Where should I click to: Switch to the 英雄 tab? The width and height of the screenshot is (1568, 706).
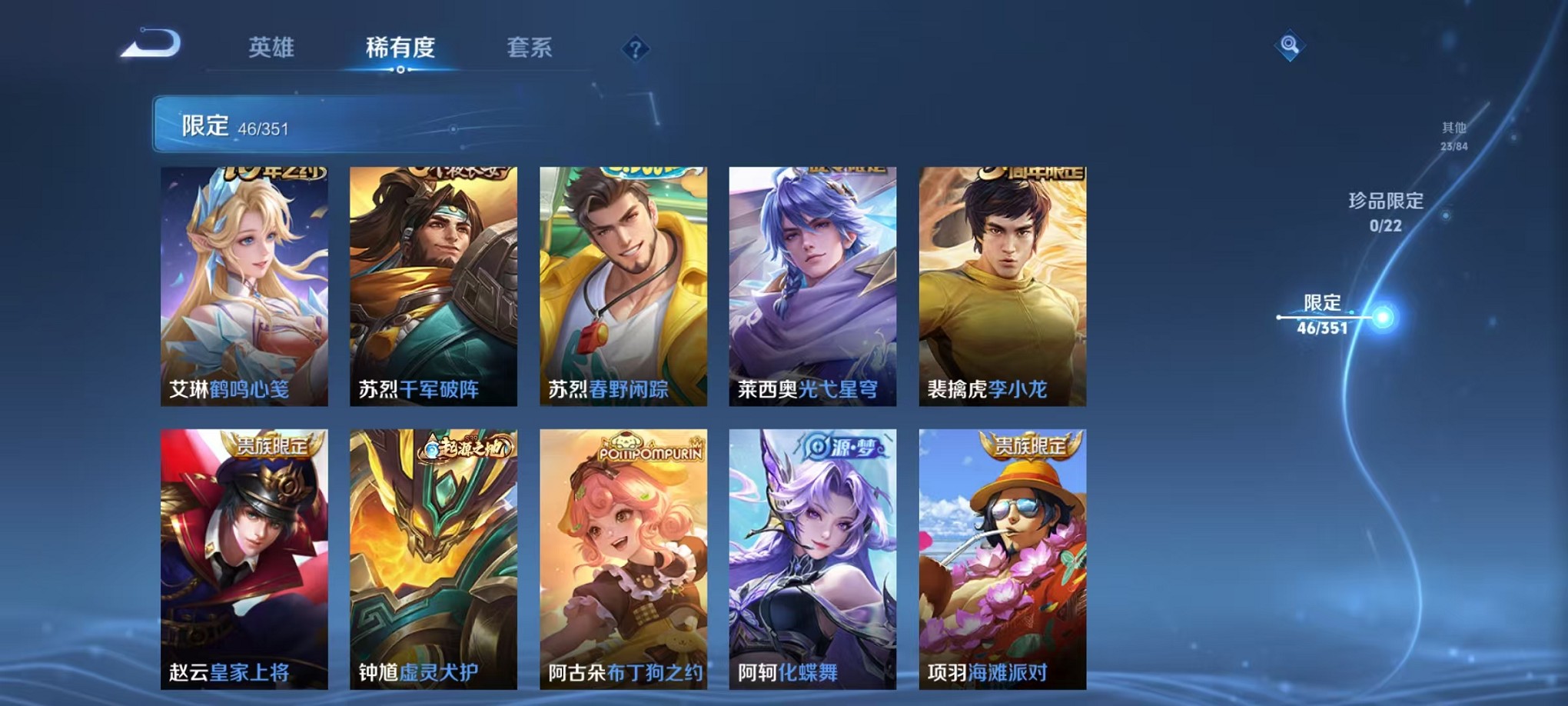pyautogui.click(x=273, y=46)
